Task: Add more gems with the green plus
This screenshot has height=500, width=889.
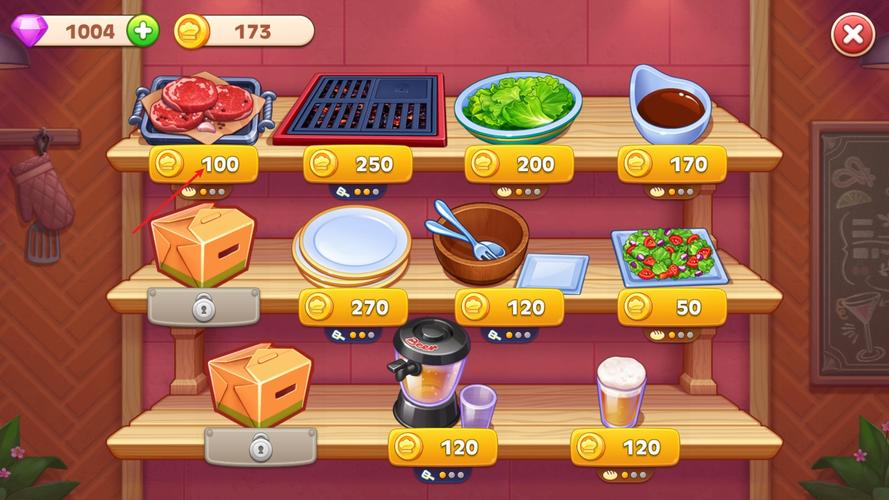Action: click(143, 31)
